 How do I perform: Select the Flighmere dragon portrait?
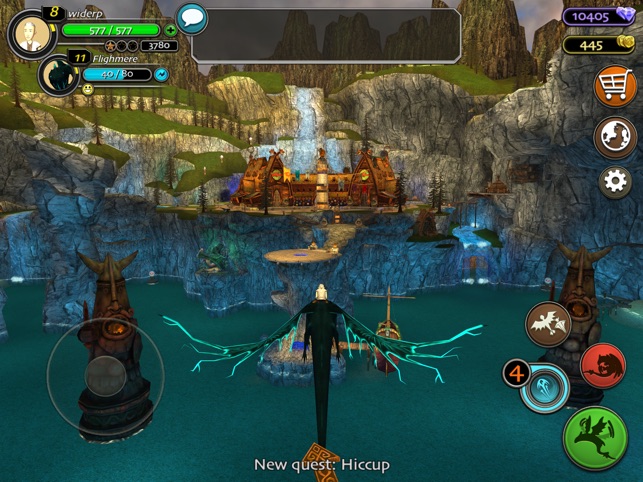59,75
